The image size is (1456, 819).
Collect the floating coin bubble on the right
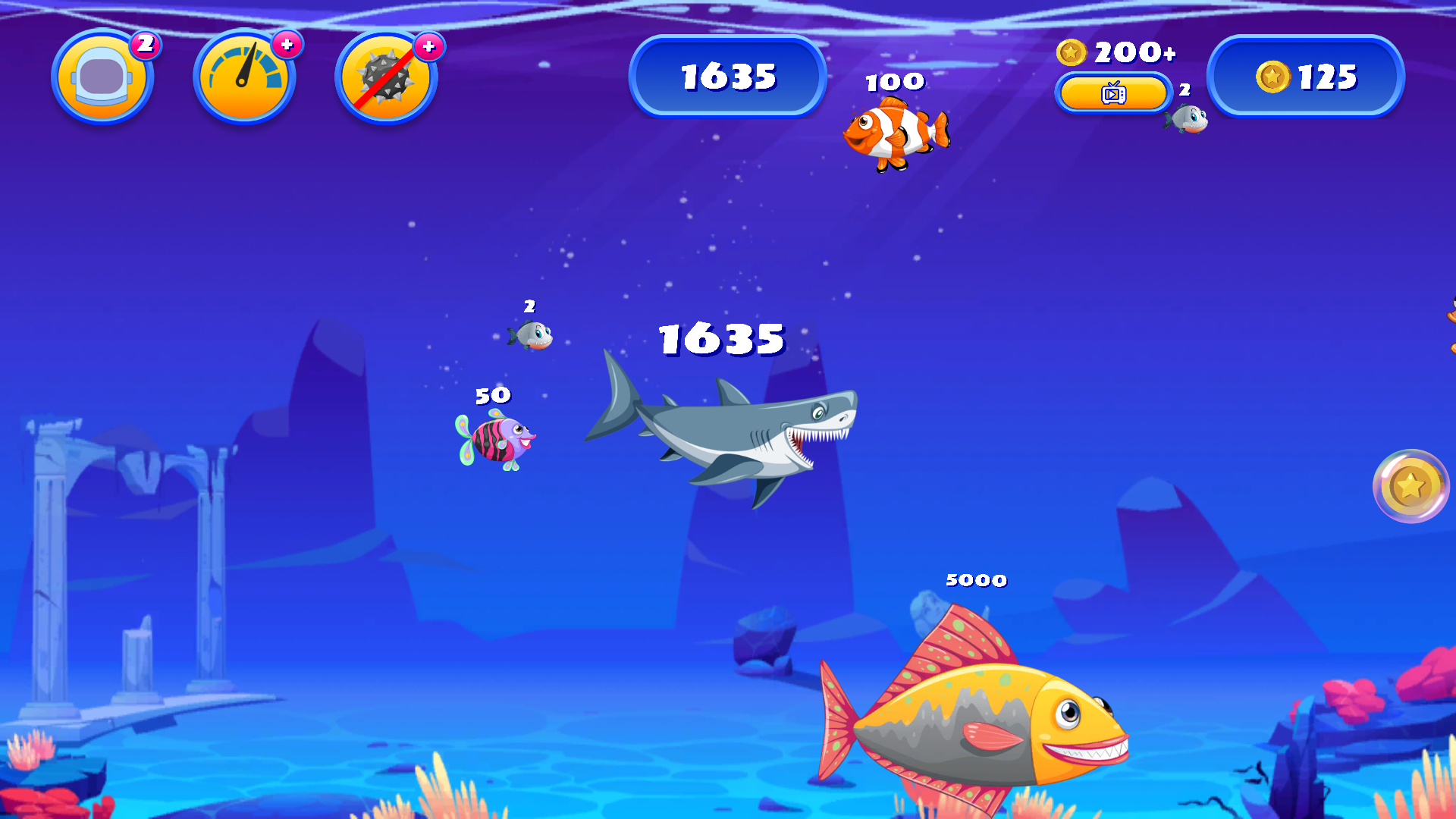1412,487
